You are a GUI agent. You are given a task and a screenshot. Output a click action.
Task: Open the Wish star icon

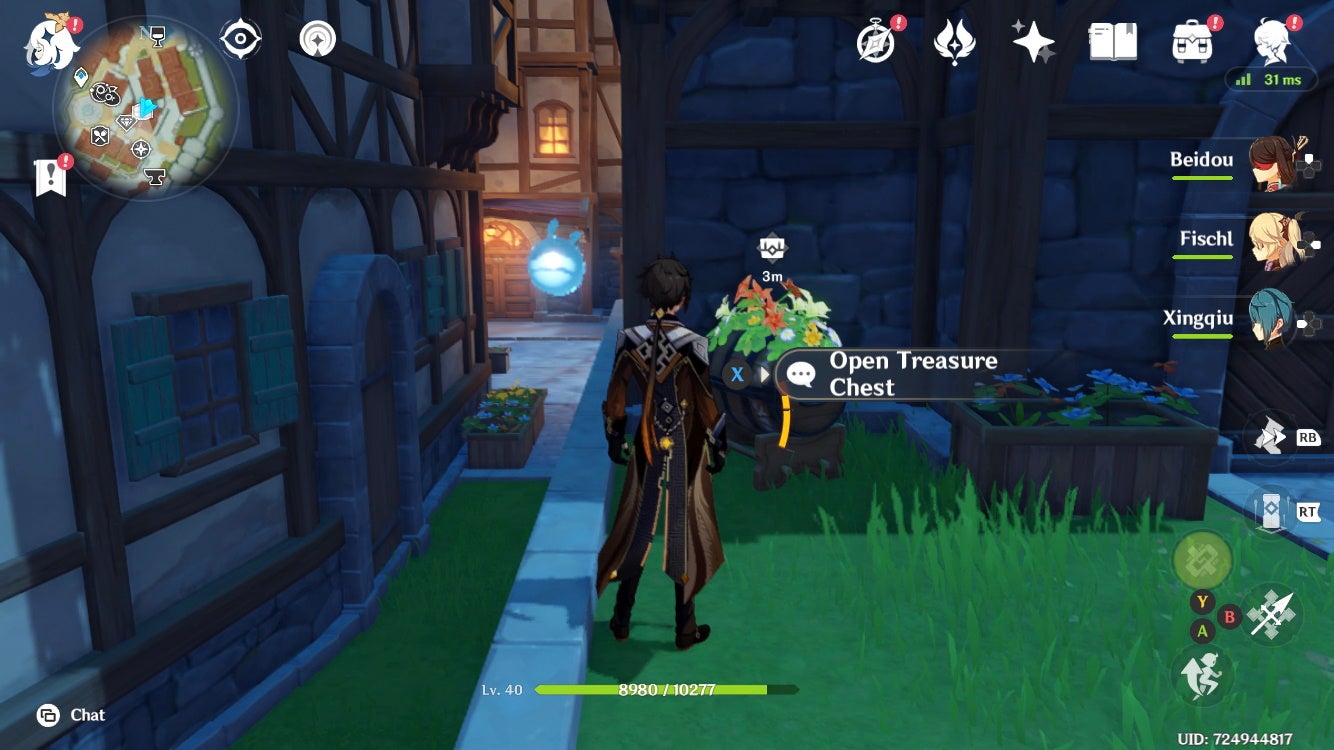pos(1032,42)
